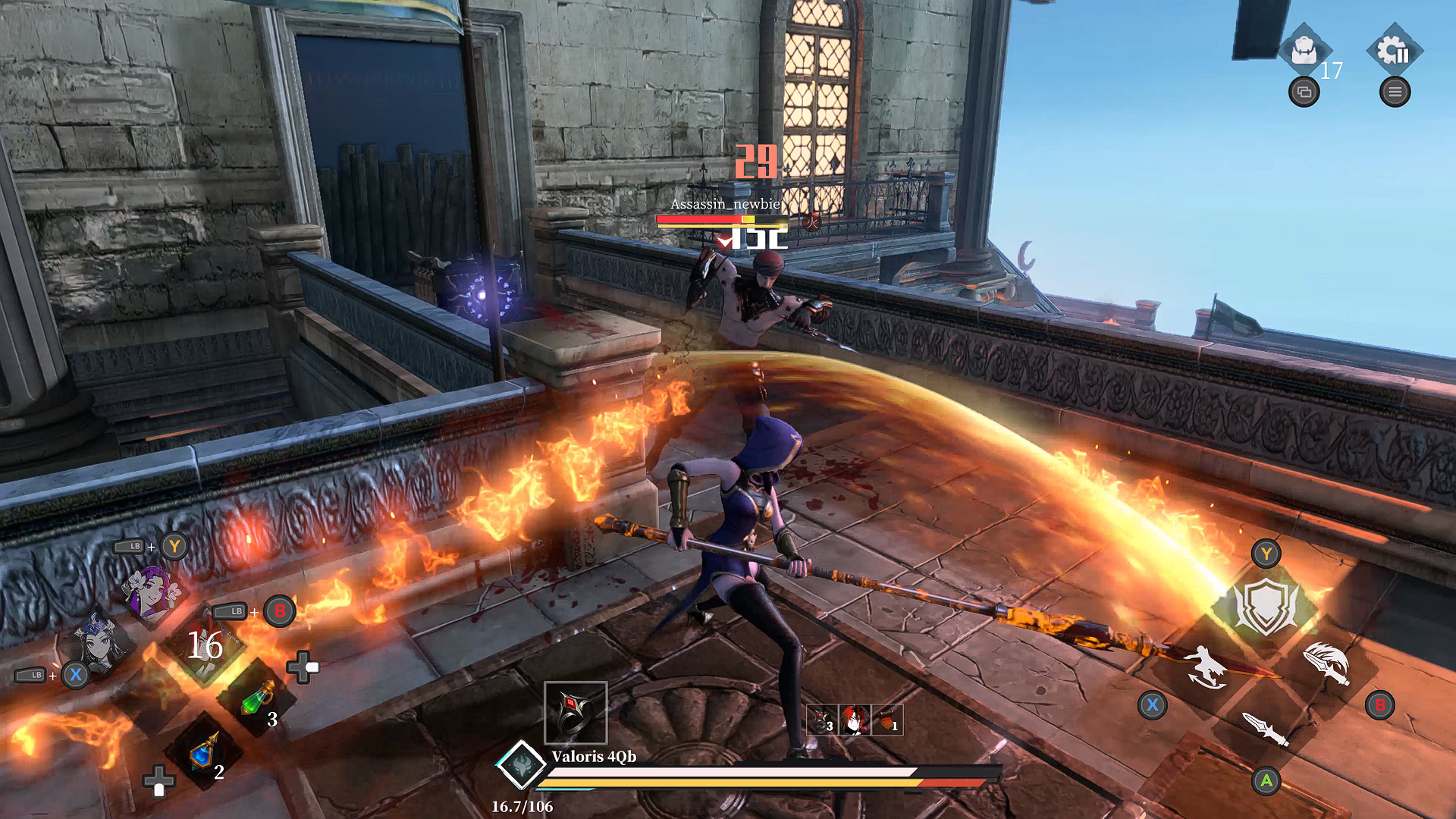Open the backpack inventory icon showing 17 items
Screen dimensions: 1456x819
point(1306,49)
